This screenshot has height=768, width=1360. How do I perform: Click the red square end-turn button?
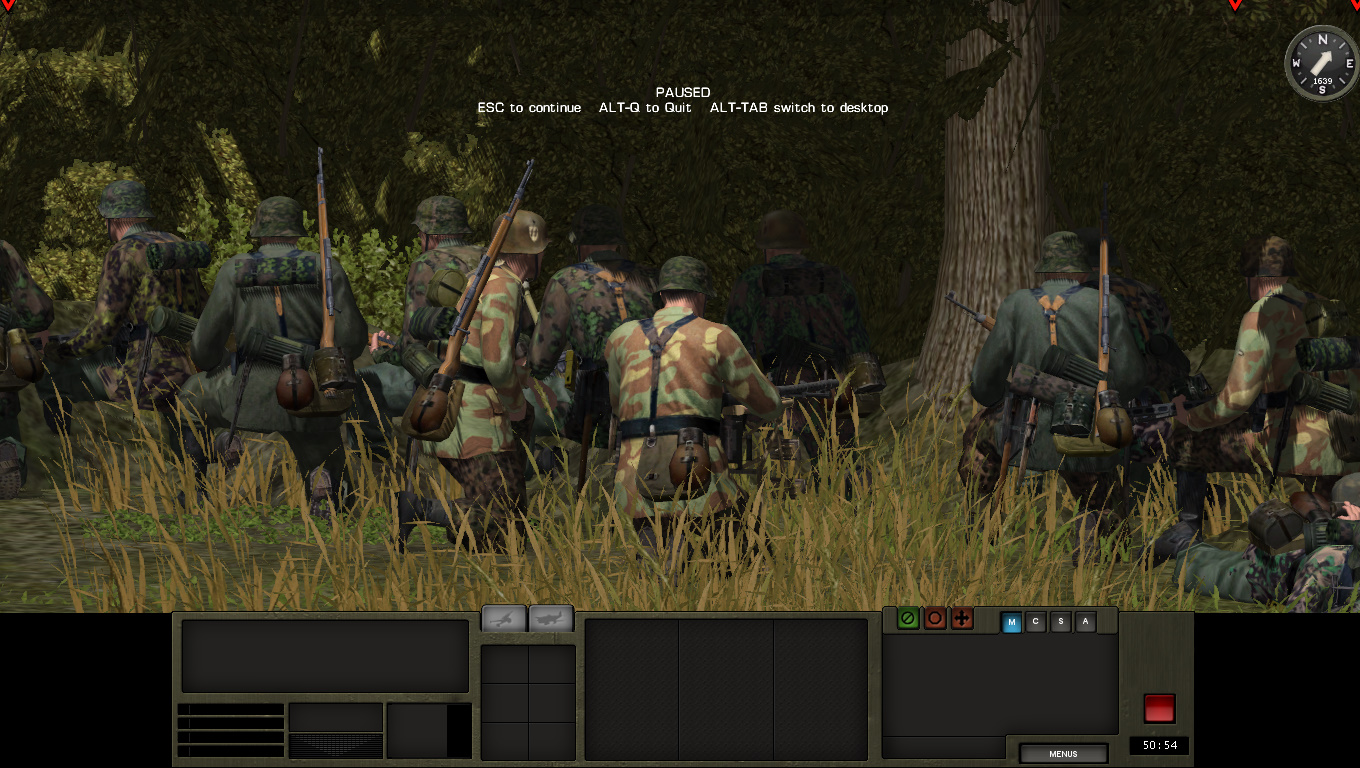tap(1159, 708)
